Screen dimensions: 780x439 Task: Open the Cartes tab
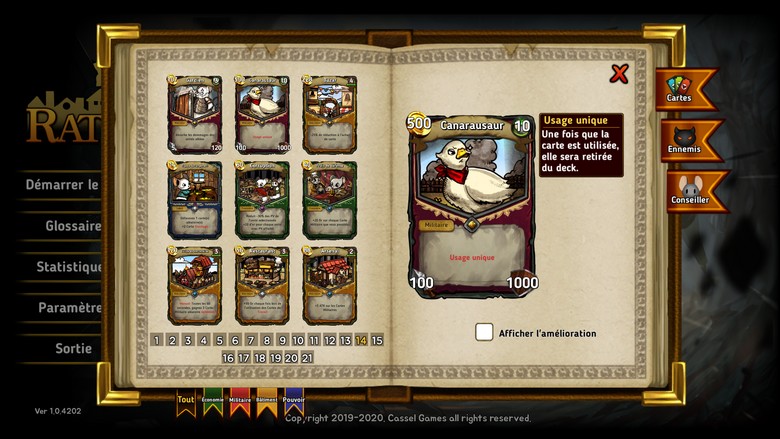pyautogui.click(x=684, y=88)
